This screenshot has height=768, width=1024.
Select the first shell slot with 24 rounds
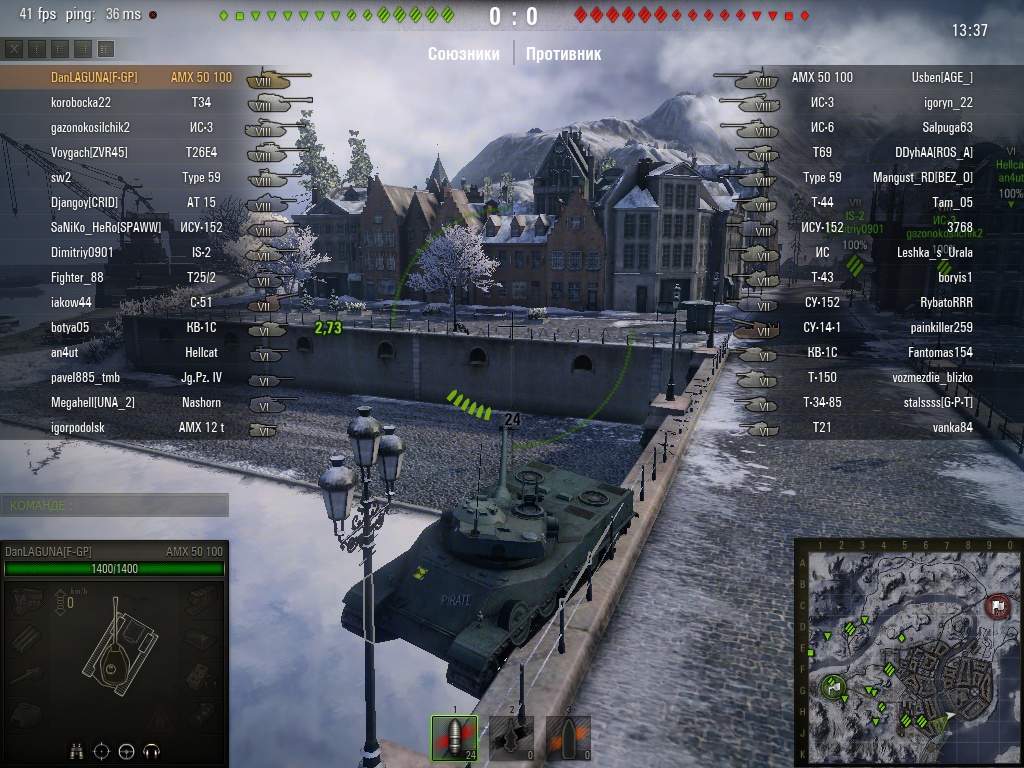coord(453,738)
